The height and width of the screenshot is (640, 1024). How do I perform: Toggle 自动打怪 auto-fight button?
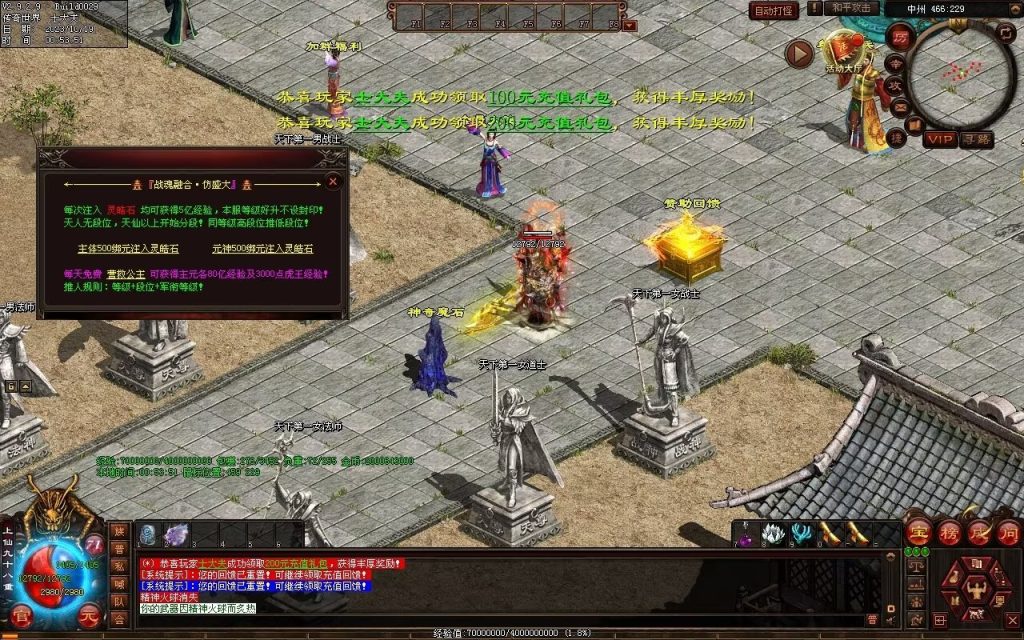click(774, 10)
